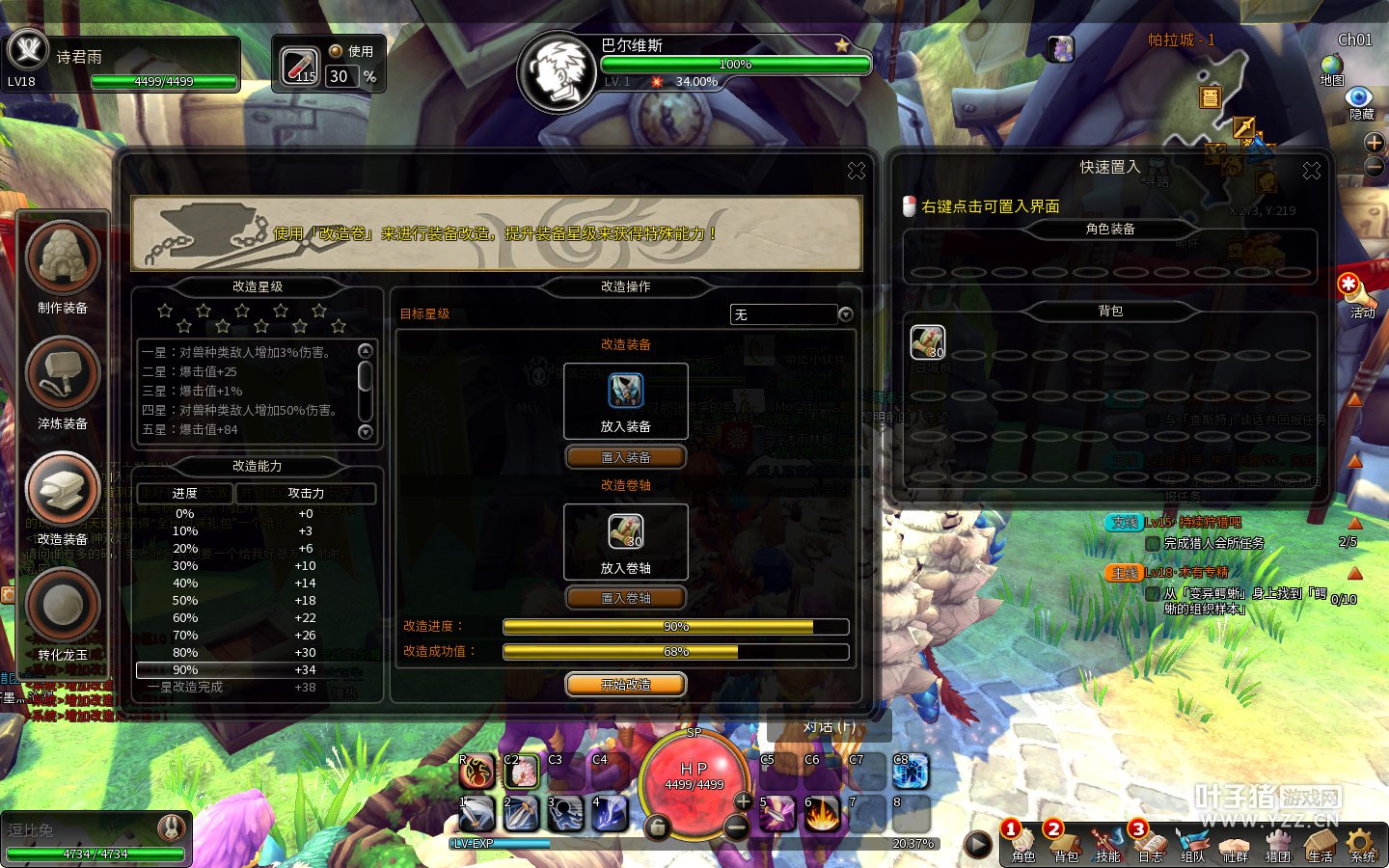Toggle the 隐藏 hide eye icon
The height and width of the screenshot is (868, 1389).
pos(1360,97)
